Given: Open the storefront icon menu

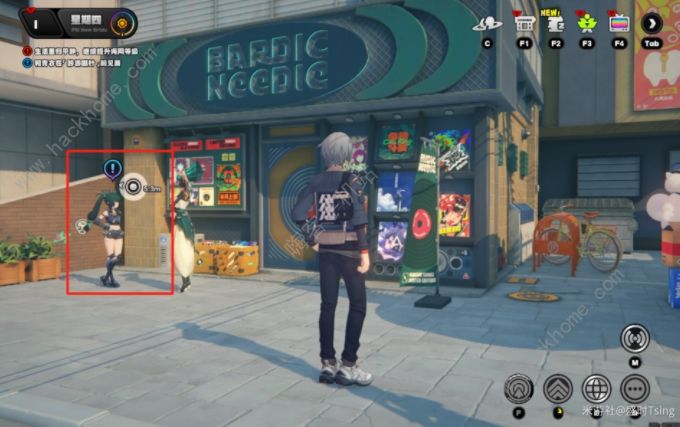Looking at the screenshot, I should (522, 22).
